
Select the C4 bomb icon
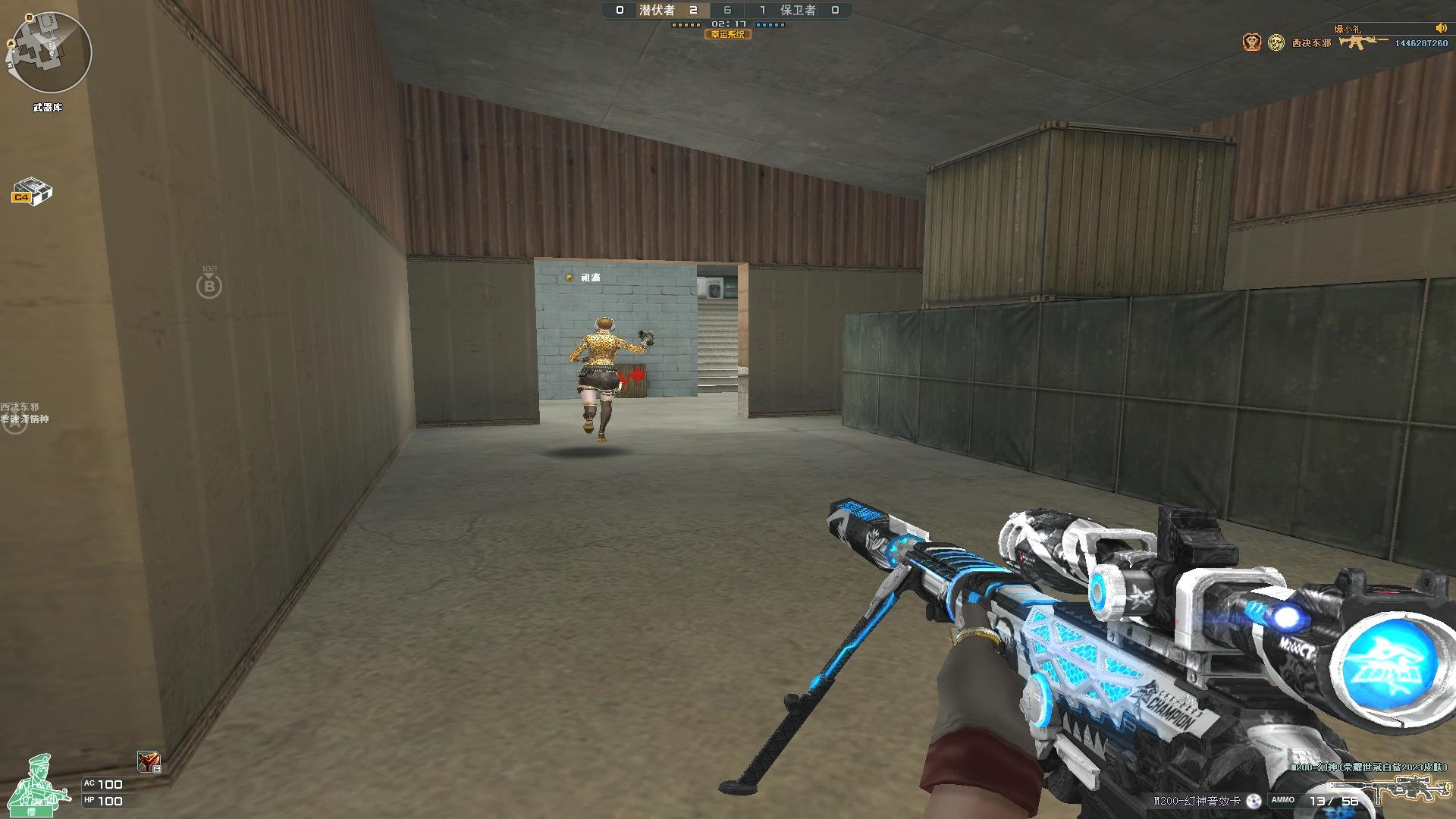[x=32, y=191]
